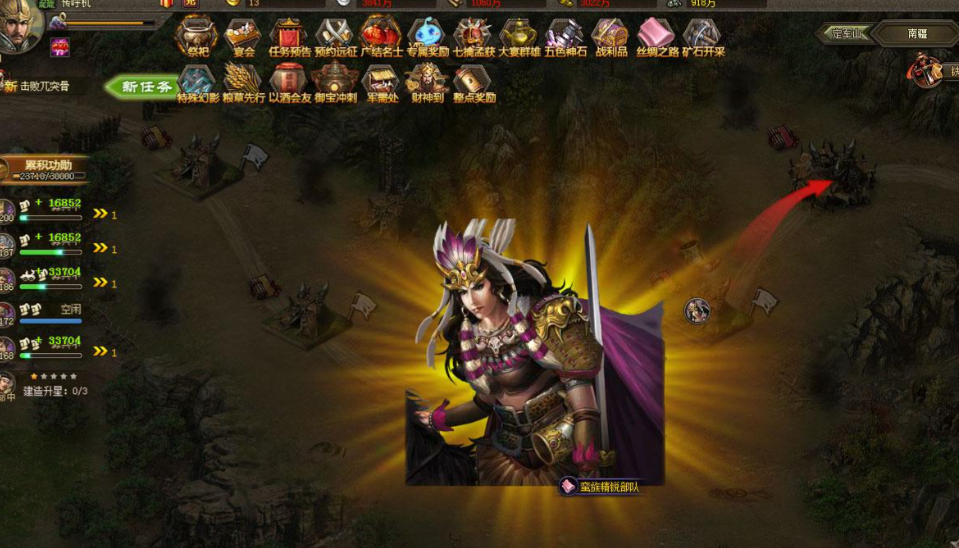This screenshot has height=548, width=959.
Task: Click the green 新任务 new quest button
Action: pyautogui.click(x=139, y=87)
